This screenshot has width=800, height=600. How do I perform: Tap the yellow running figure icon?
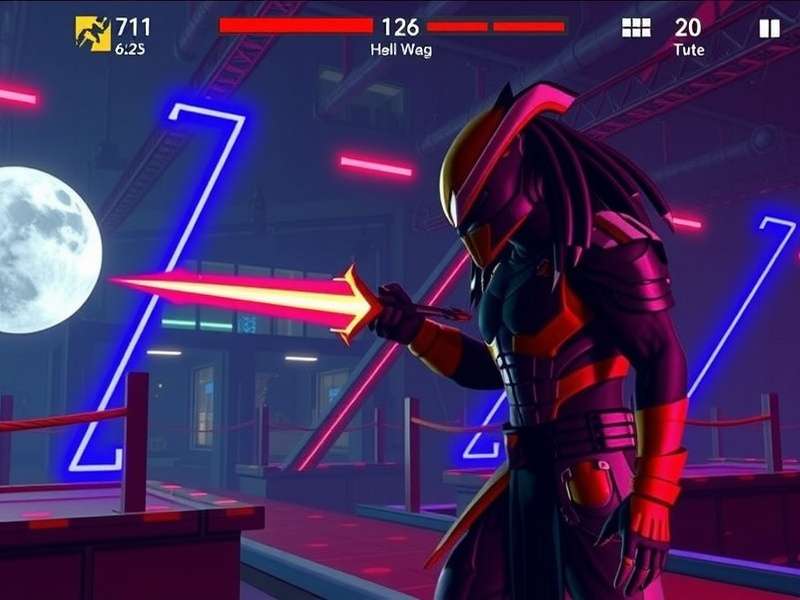[x=93, y=33]
